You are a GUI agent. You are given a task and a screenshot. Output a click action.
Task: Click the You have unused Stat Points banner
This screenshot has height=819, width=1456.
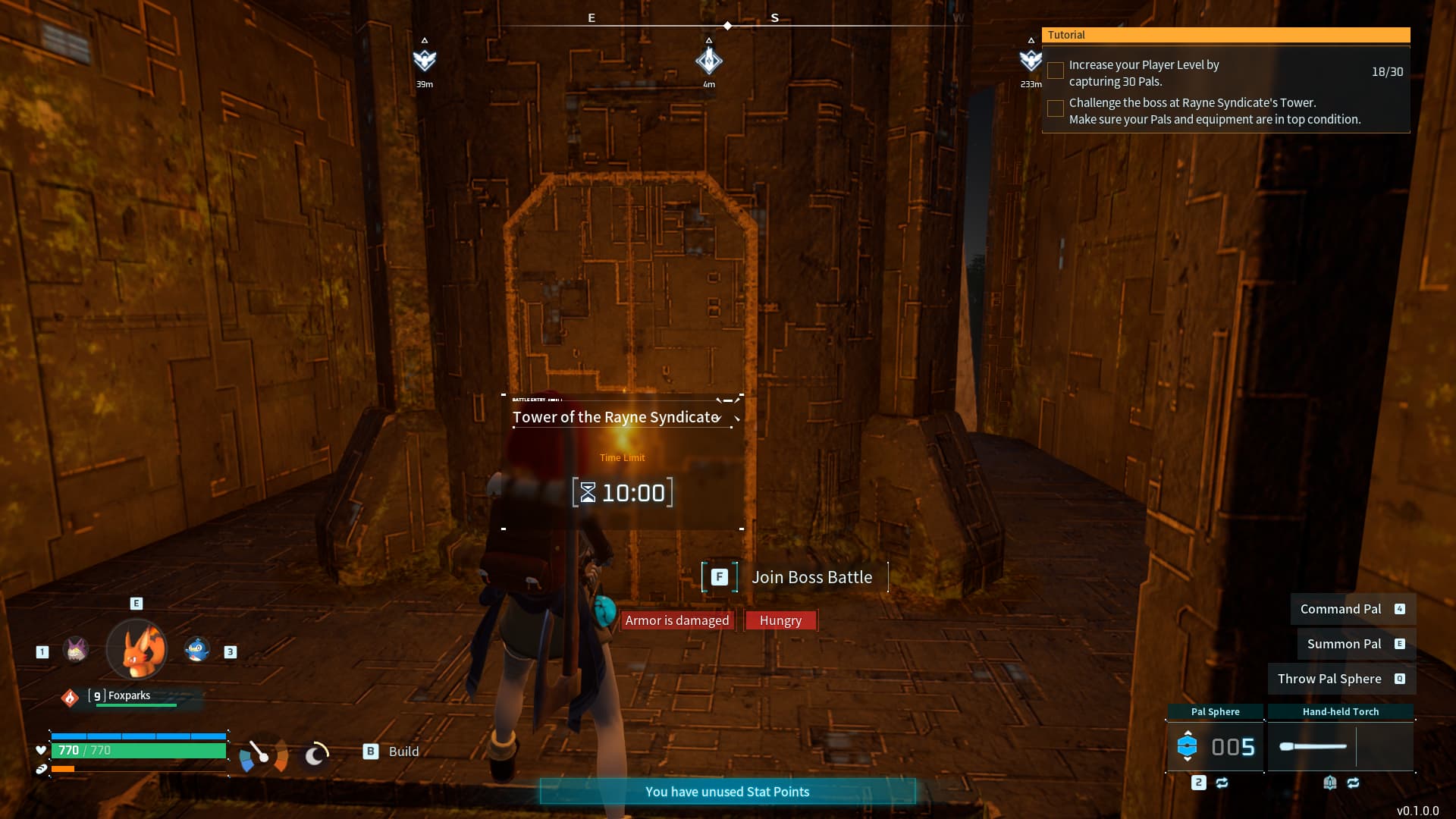pyautogui.click(x=727, y=791)
